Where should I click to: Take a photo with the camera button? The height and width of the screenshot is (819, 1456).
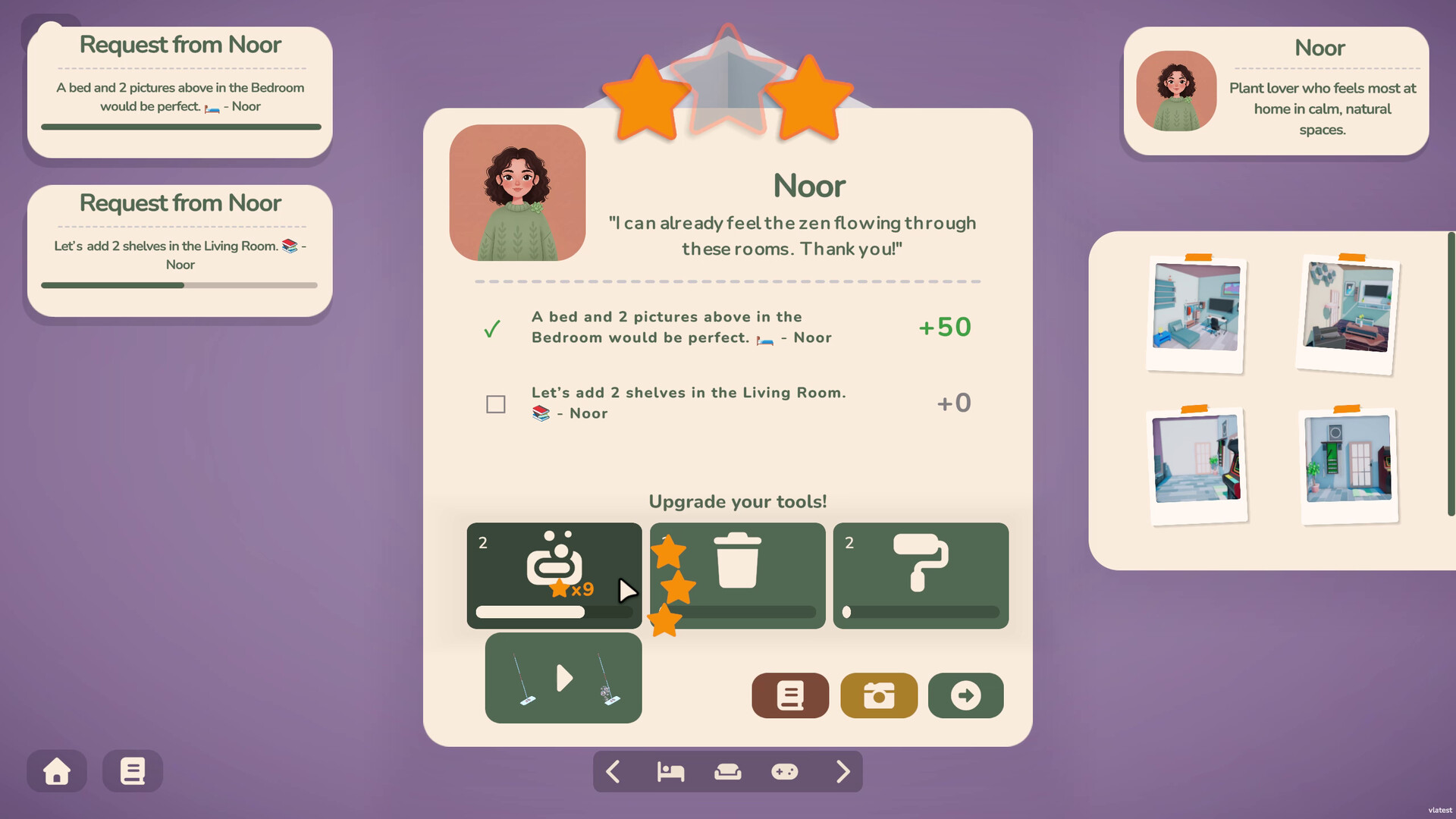point(879,695)
